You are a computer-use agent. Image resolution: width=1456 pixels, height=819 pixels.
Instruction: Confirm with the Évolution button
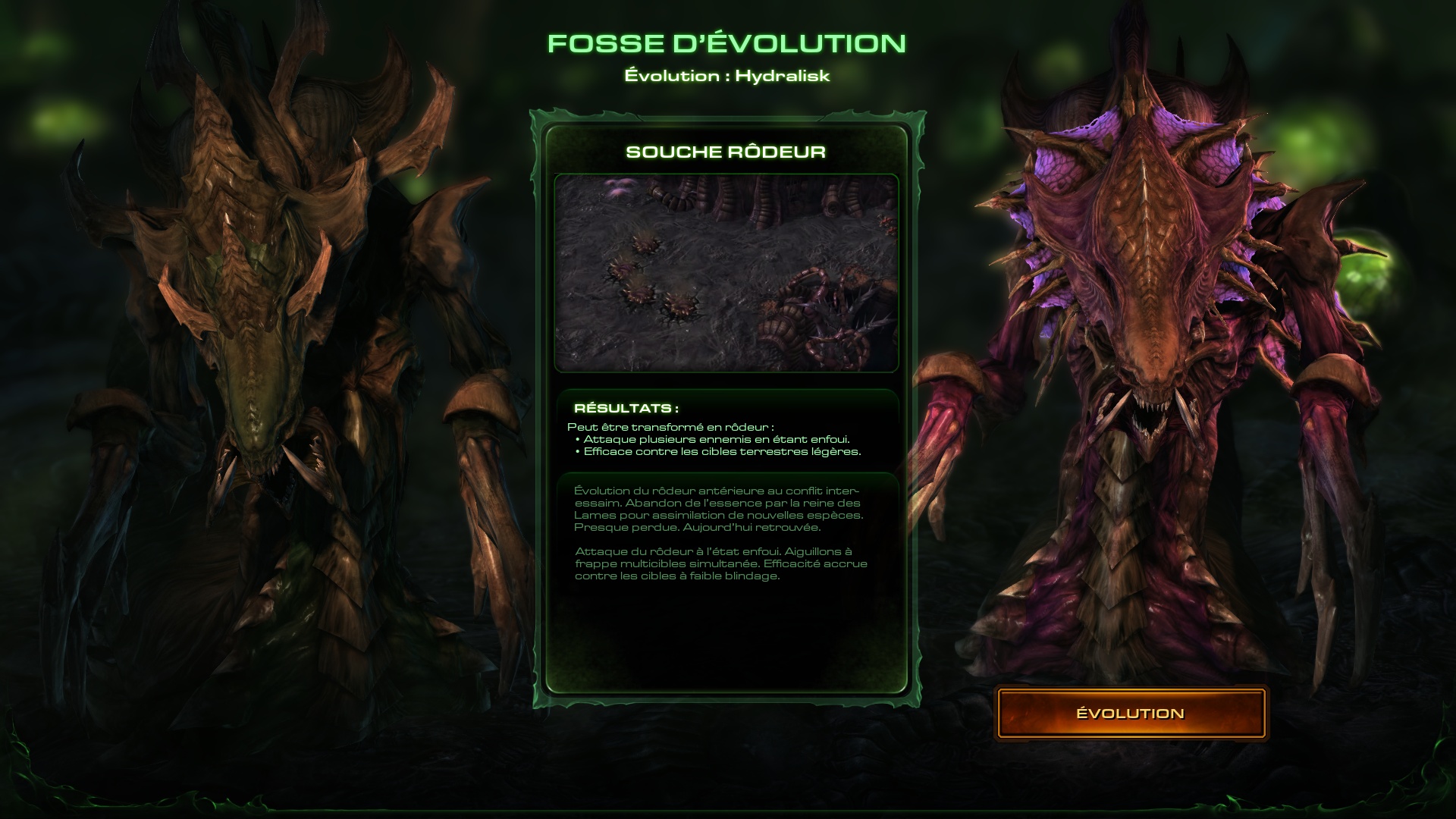coord(1130,714)
